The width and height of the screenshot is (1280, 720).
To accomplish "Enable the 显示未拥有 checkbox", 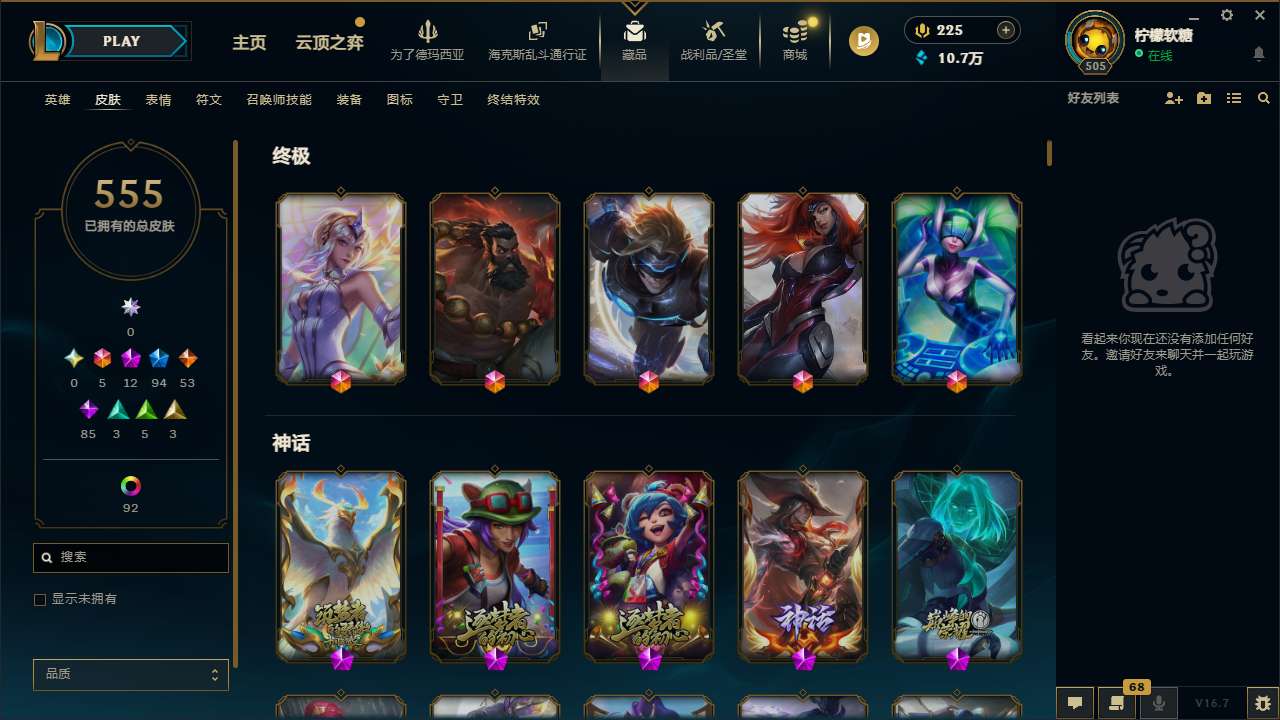I will (40, 599).
